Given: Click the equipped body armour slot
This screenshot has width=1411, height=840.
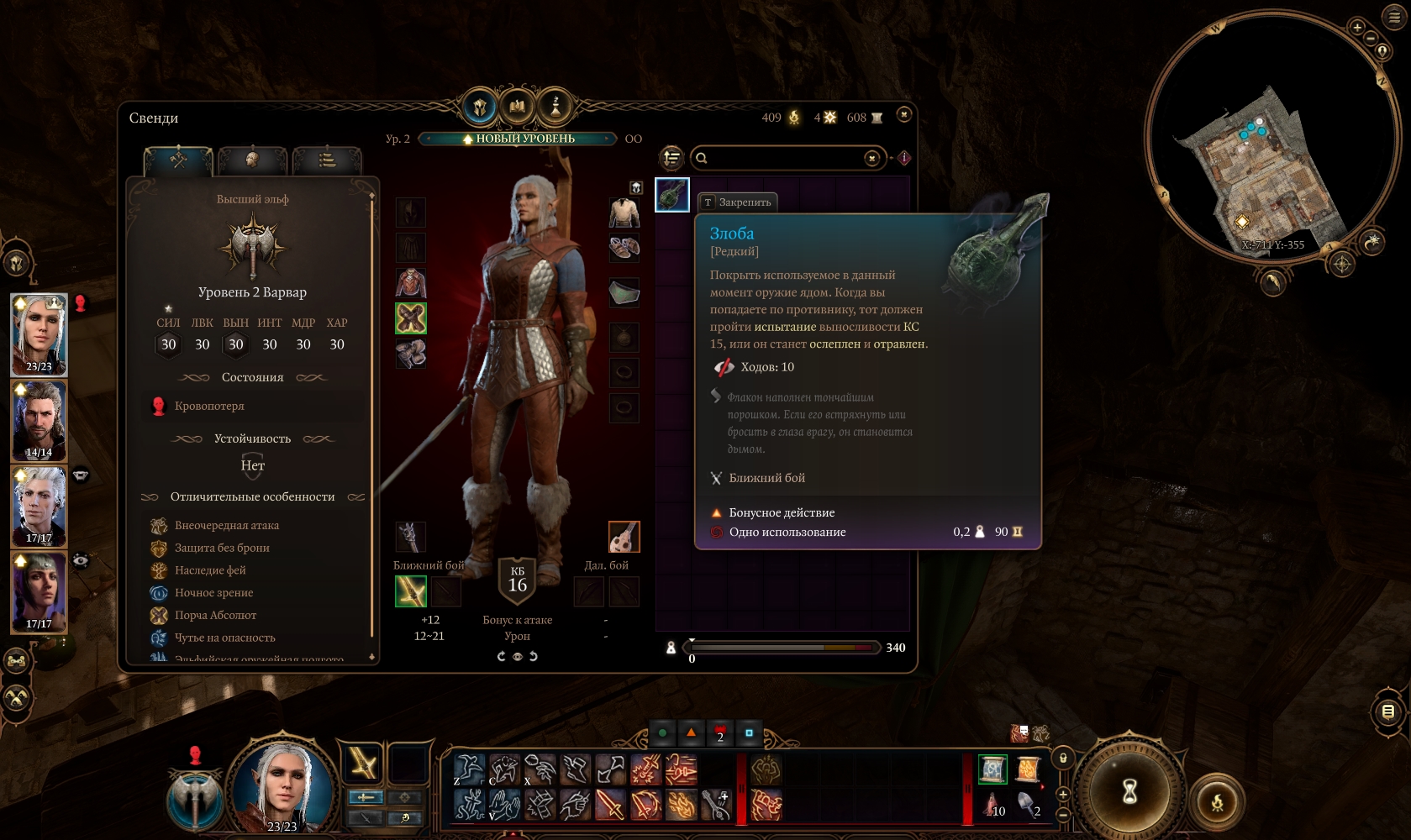Looking at the screenshot, I should coord(411,283).
